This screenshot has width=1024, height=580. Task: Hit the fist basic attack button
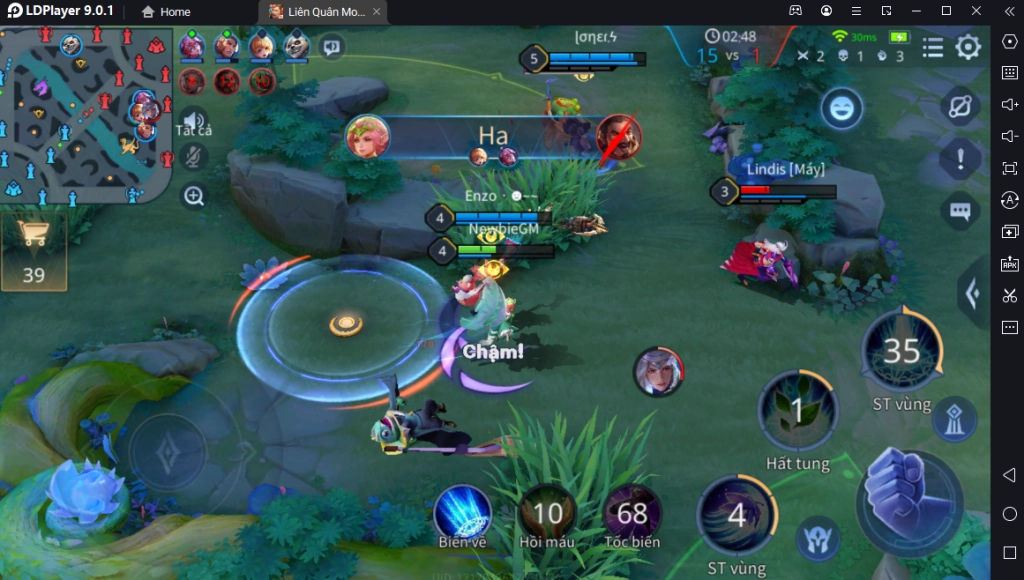(908, 500)
